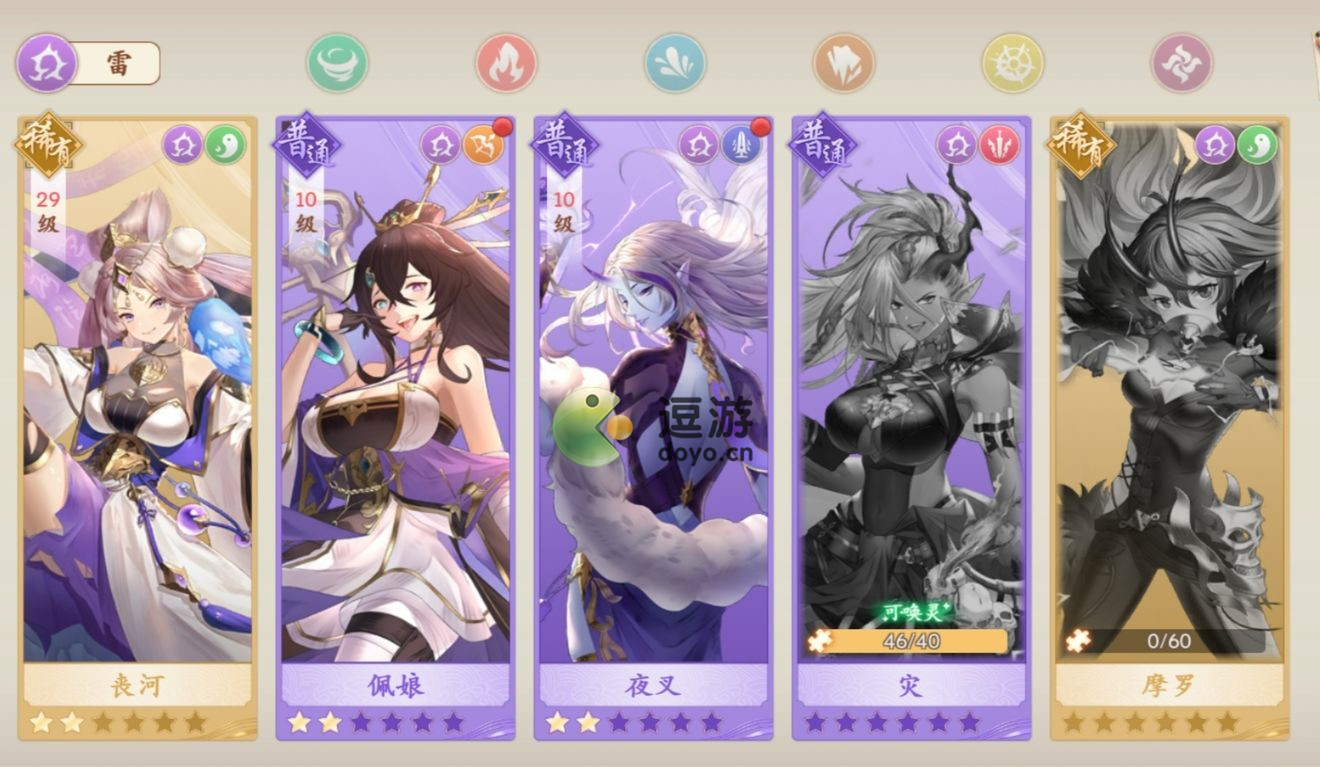
Task: Select the lightning element filter 雷
Action: click(45, 62)
